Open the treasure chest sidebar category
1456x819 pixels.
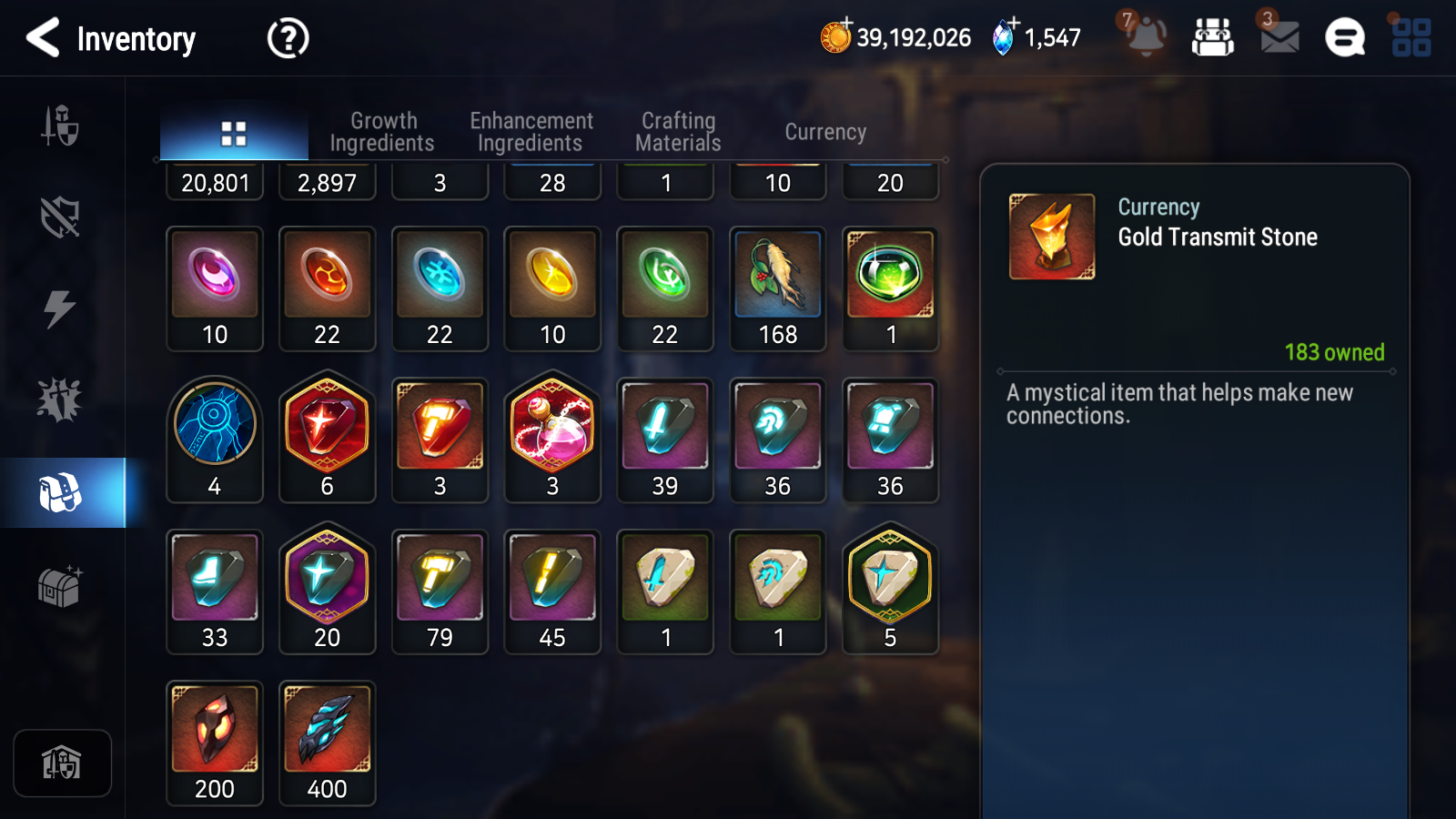[x=60, y=587]
